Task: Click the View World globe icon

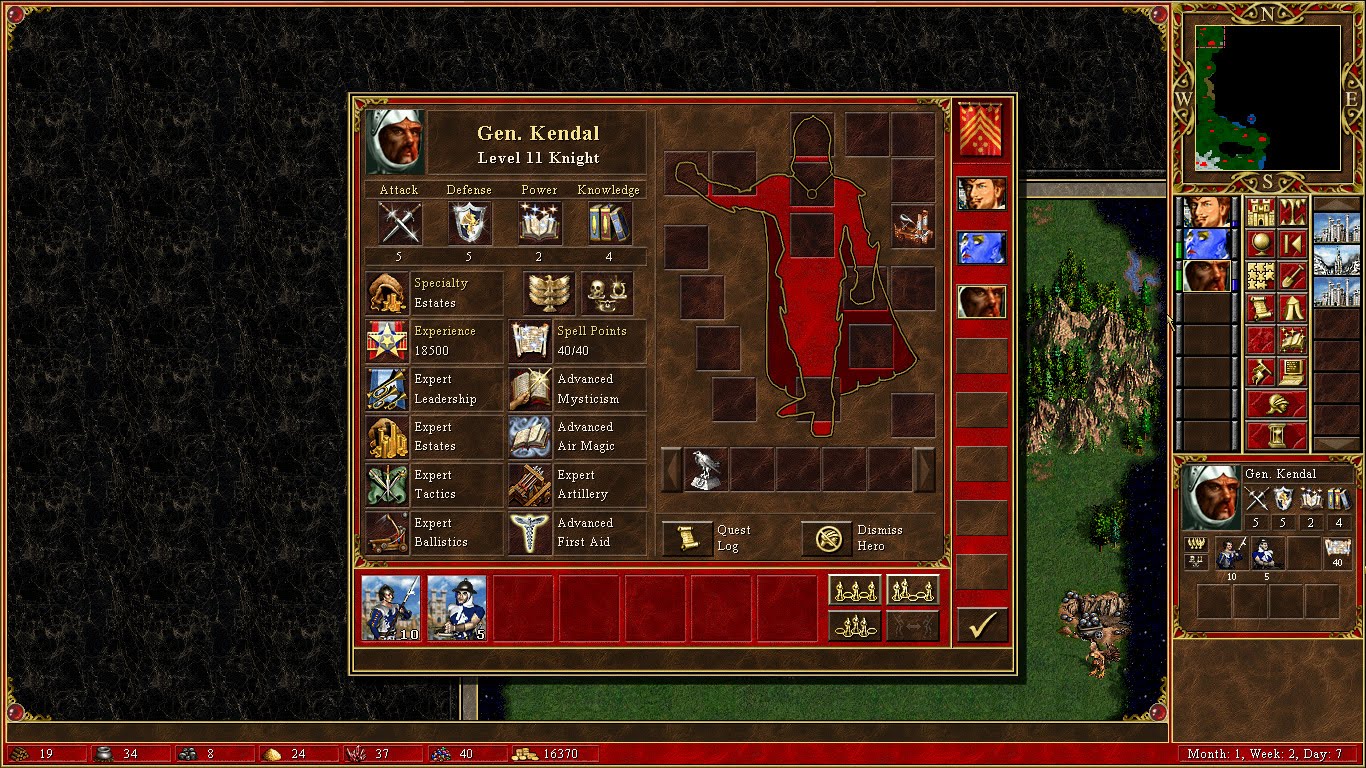Action: [x=1261, y=244]
